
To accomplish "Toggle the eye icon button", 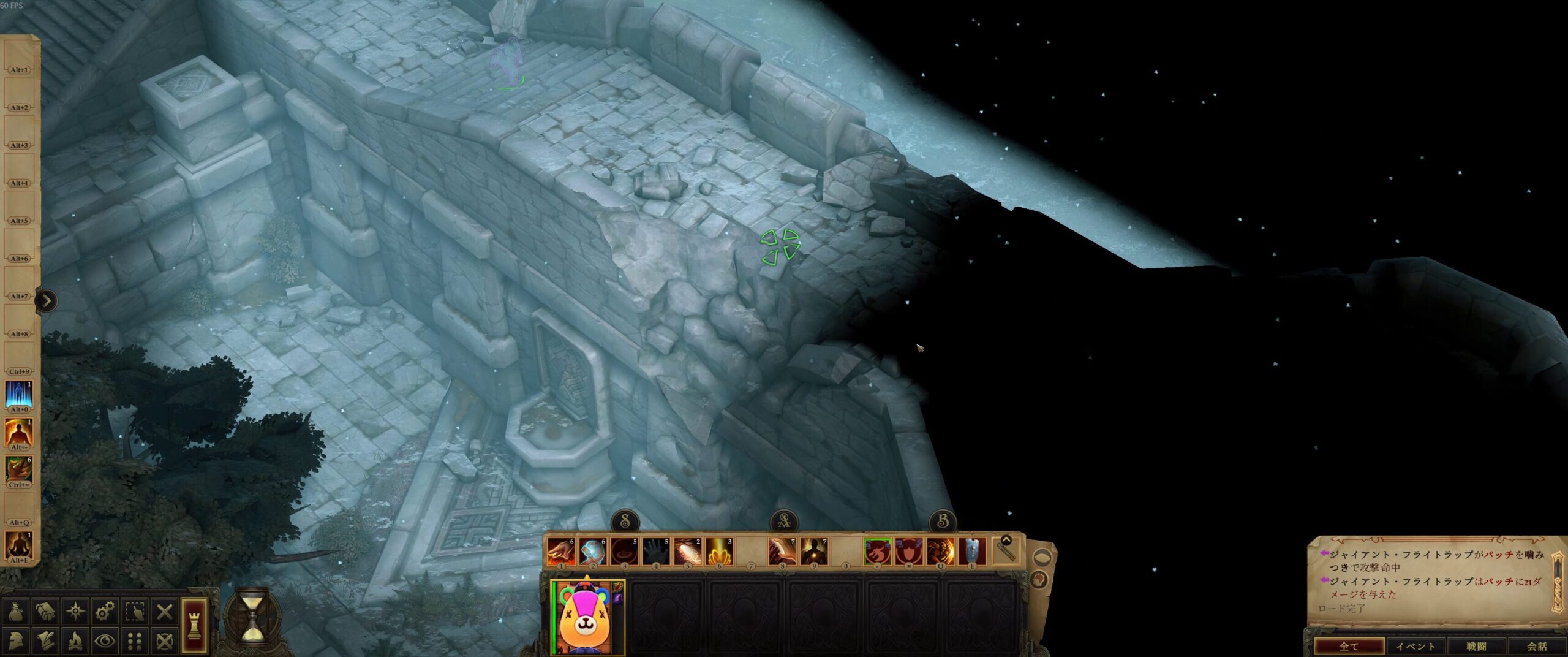I will click(105, 641).
